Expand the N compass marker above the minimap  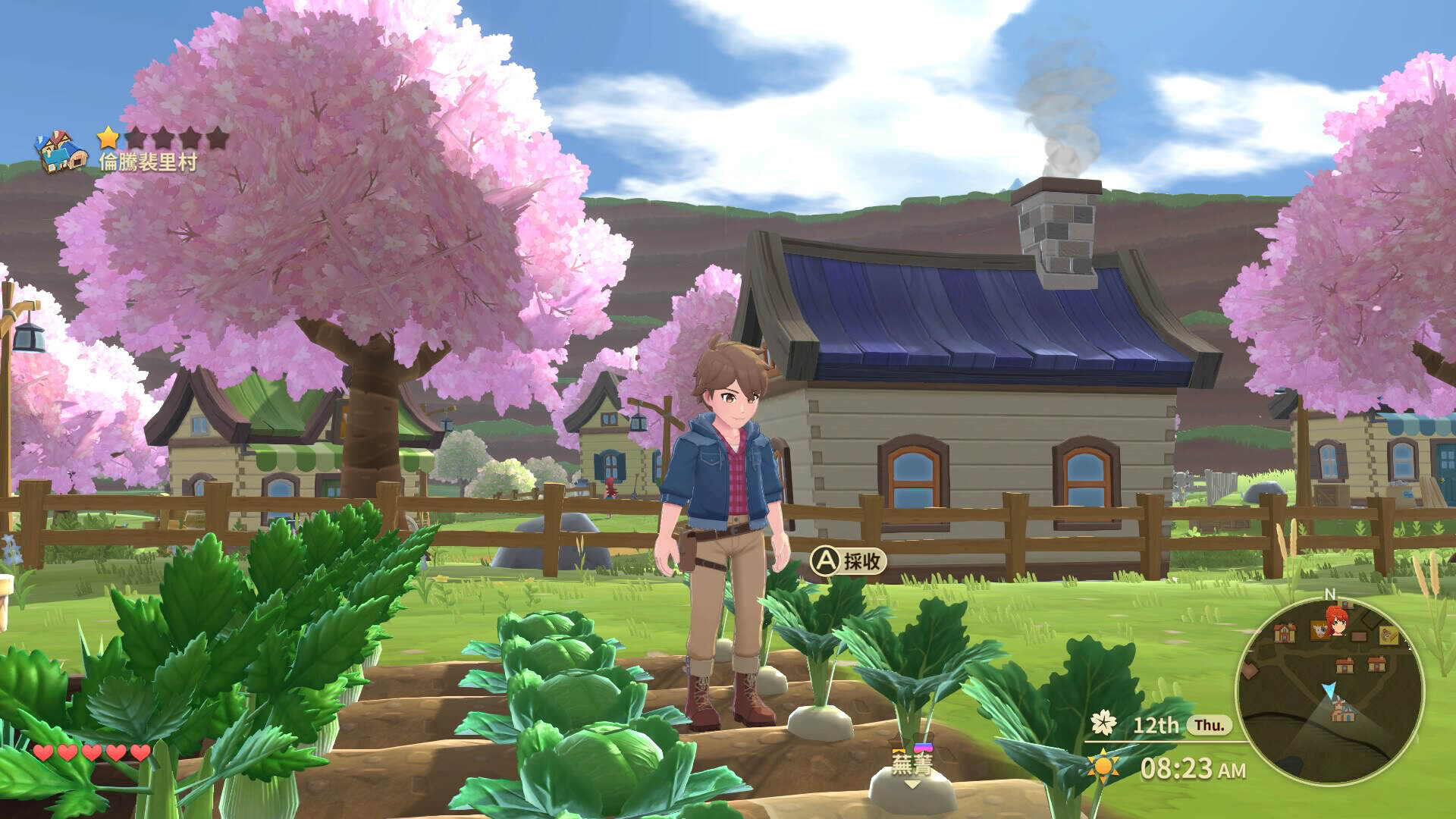(1329, 592)
